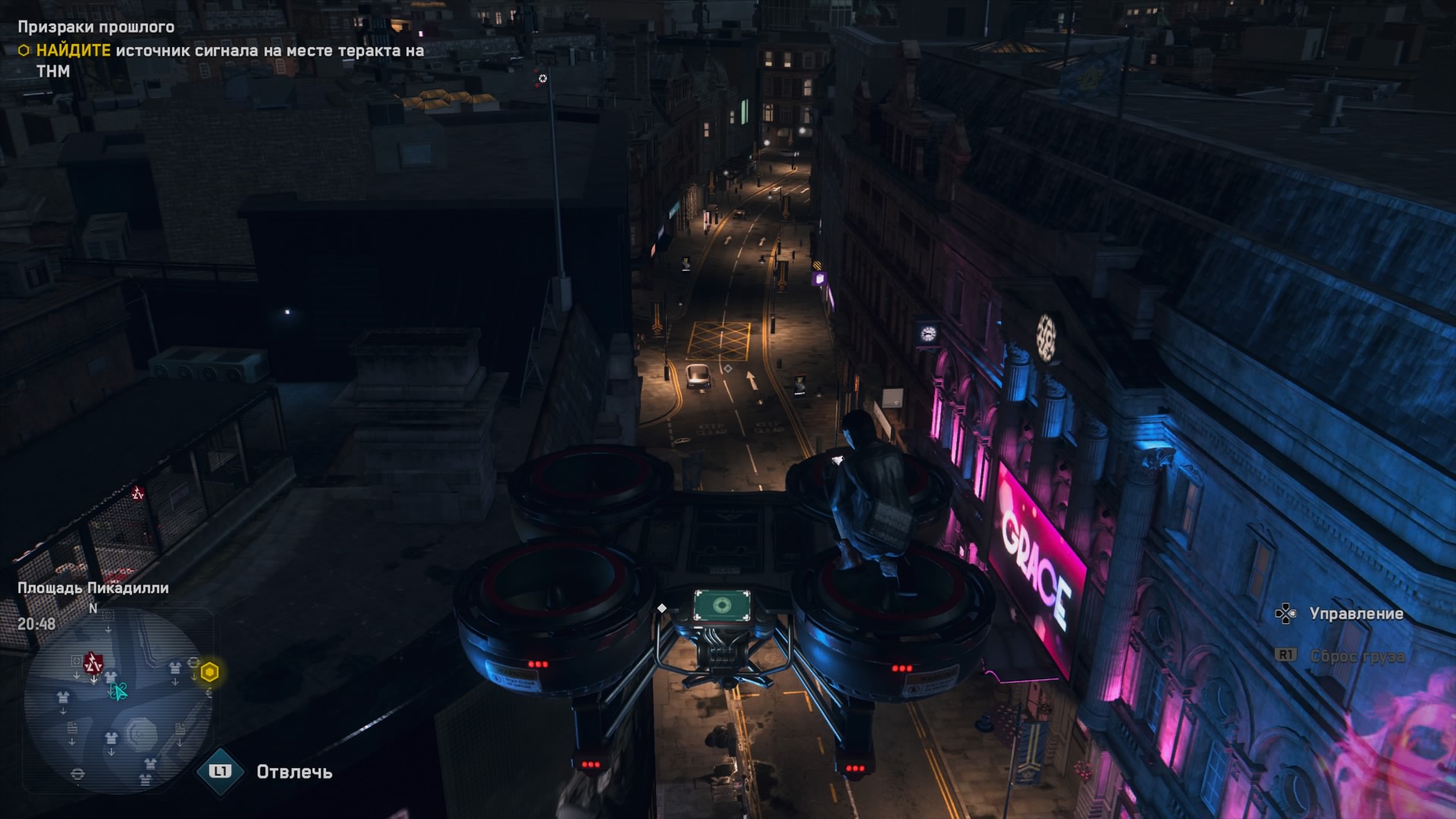
Task: Select the cyan drone player marker on minimap
Action: (x=118, y=691)
